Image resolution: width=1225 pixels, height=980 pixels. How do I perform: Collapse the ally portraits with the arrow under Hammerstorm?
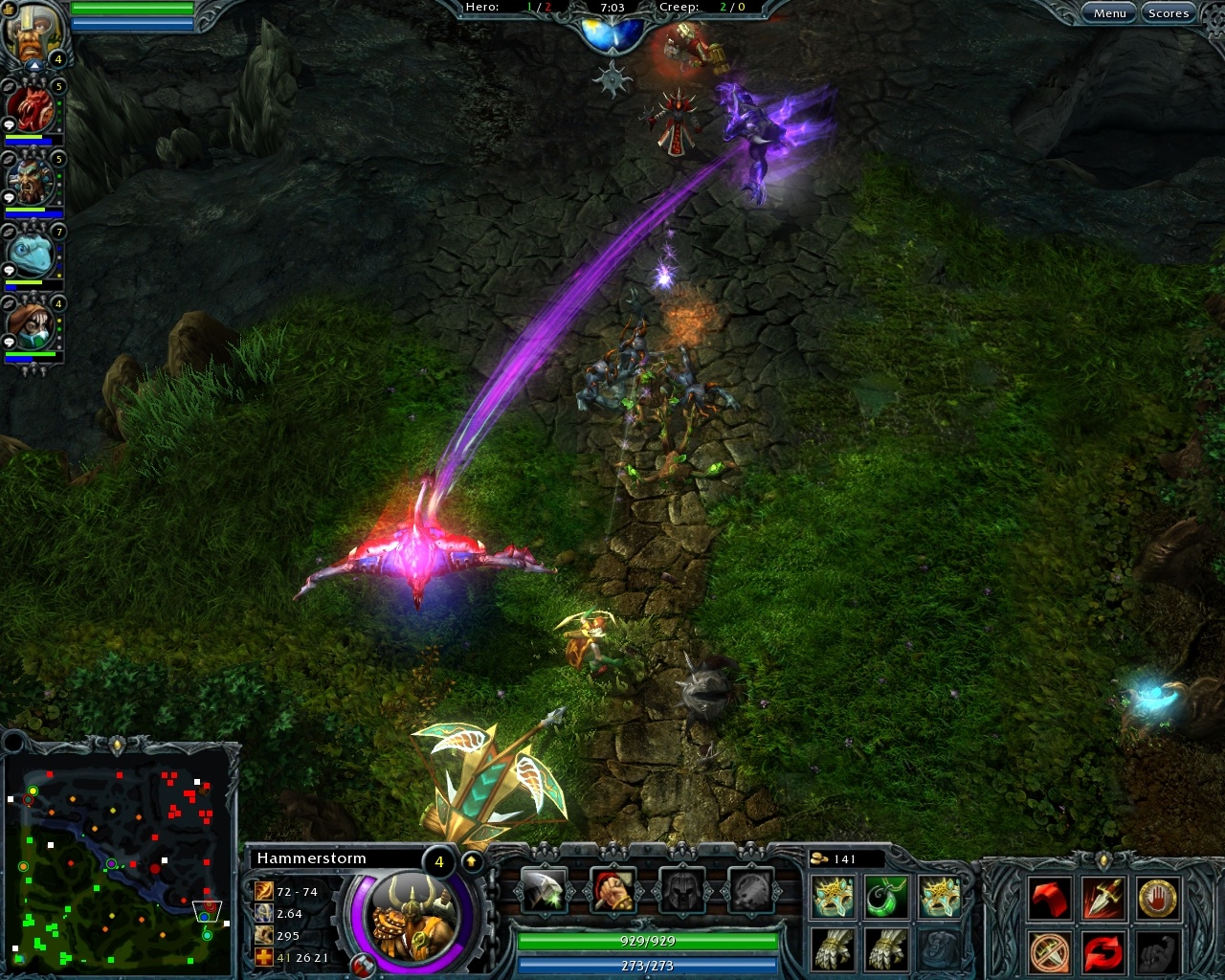tap(34, 64)
